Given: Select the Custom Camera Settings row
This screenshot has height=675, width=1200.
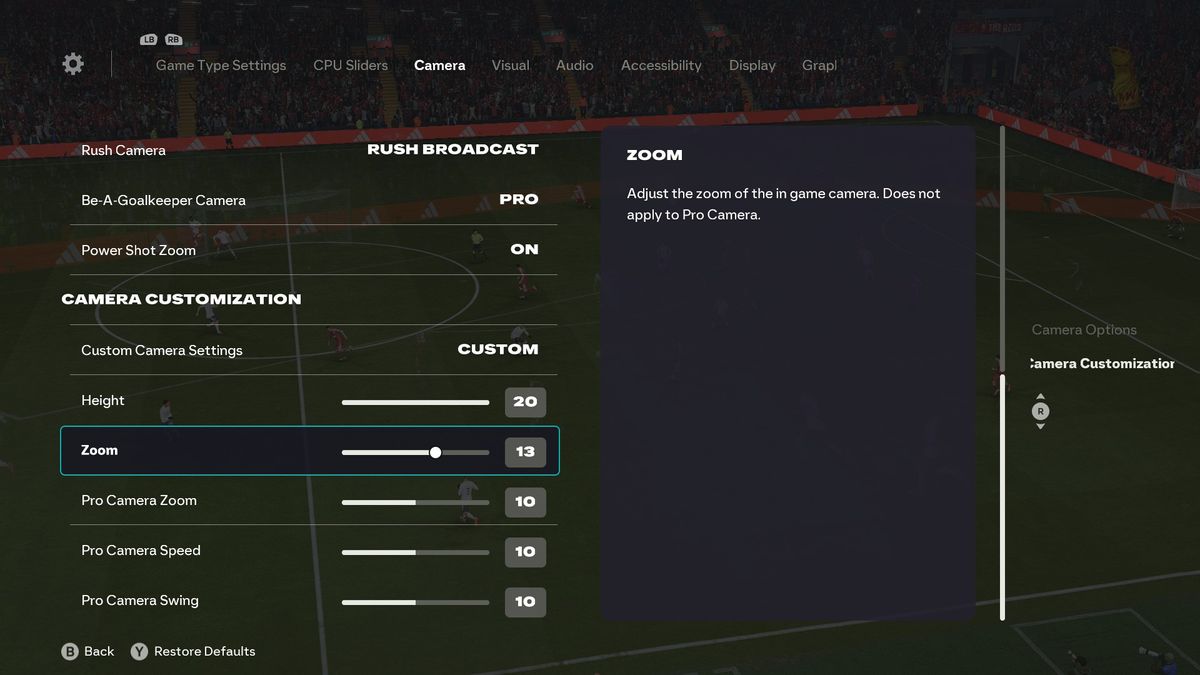Looking at the screenshot, I should click(x=310, y=350).
